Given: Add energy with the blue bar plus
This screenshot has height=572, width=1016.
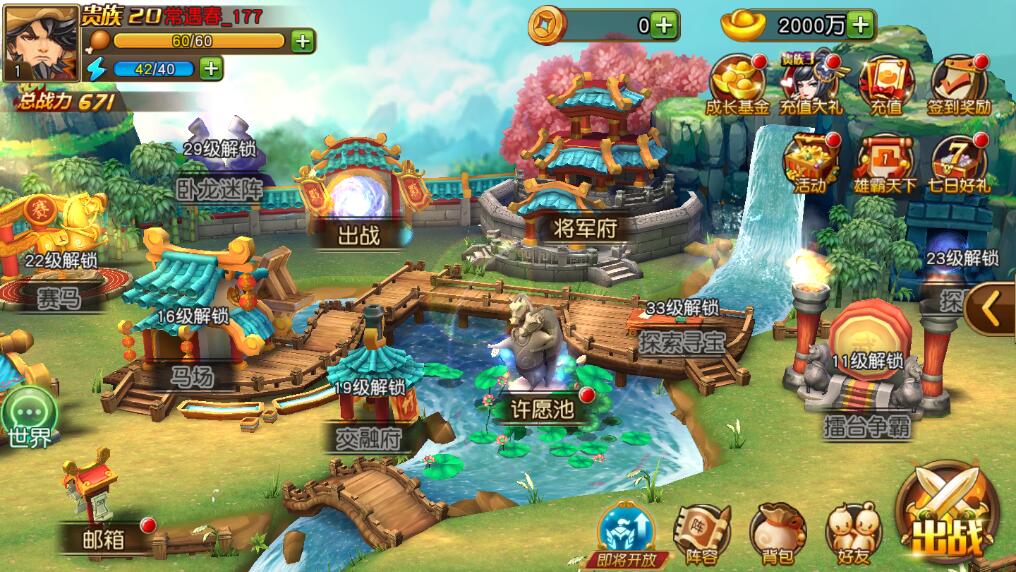Looking at the screenshot, I should pos(210,68).
